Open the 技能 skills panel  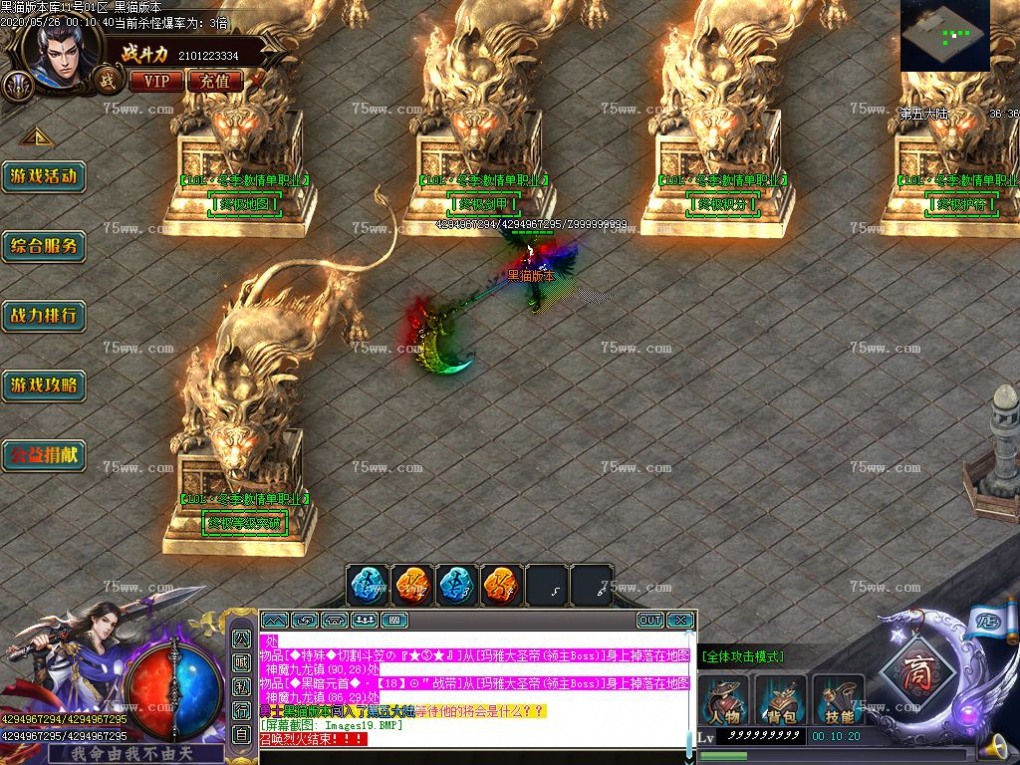coord(839,700)
